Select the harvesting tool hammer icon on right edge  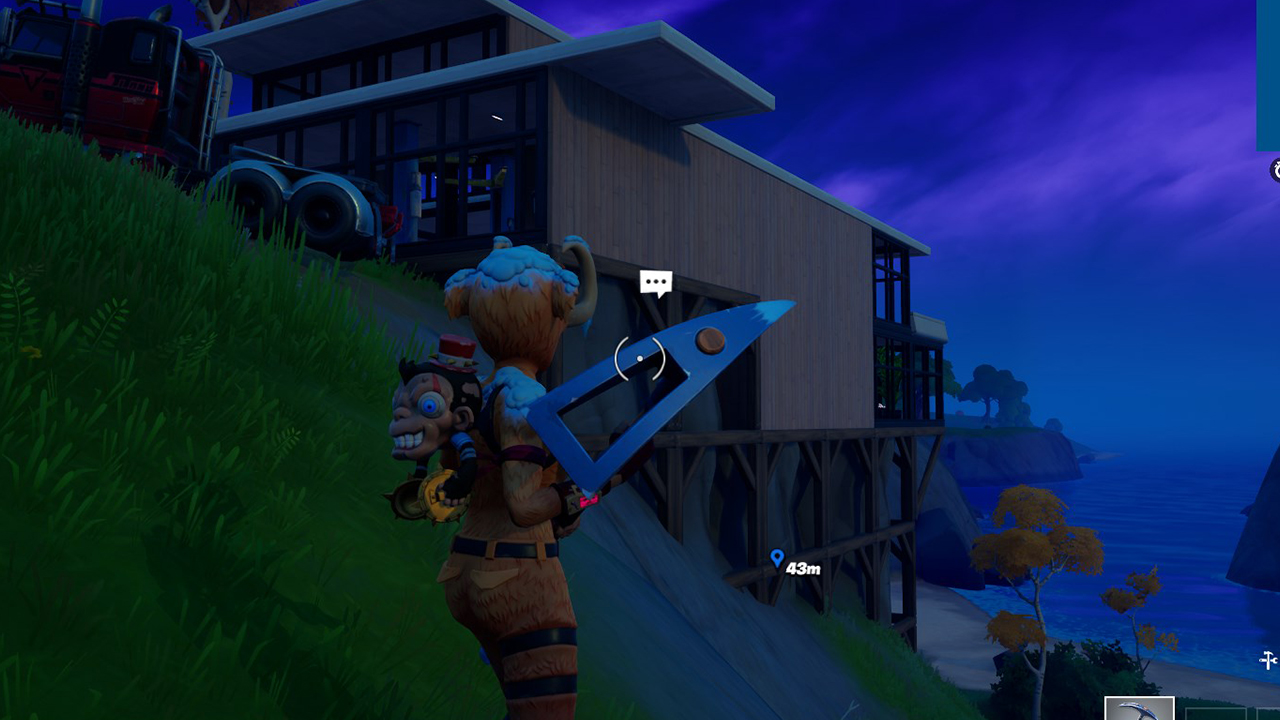[1270, 655]
